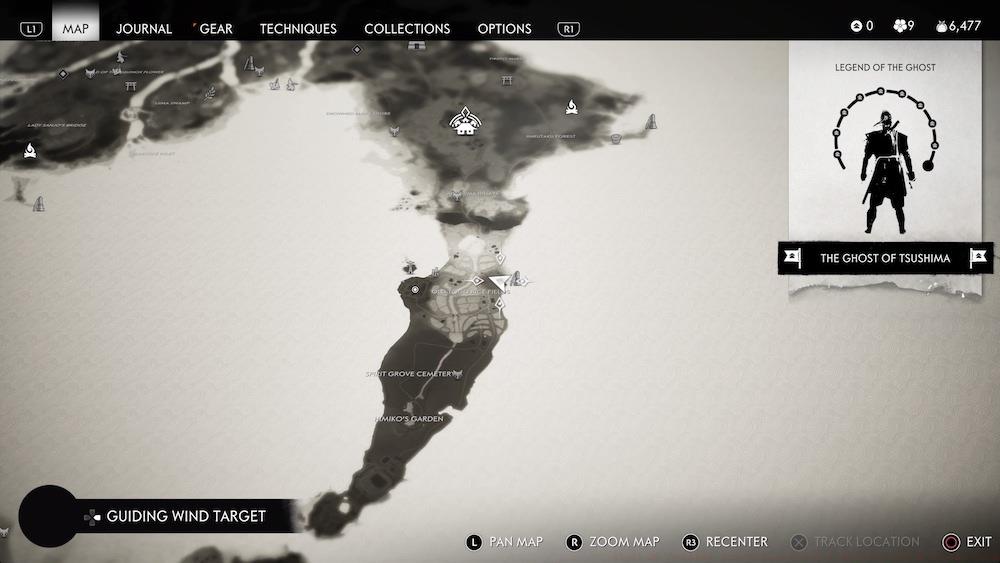Go to the Collections tab
The width and height of the screenshot is (1000, 563).
point(407,28)
